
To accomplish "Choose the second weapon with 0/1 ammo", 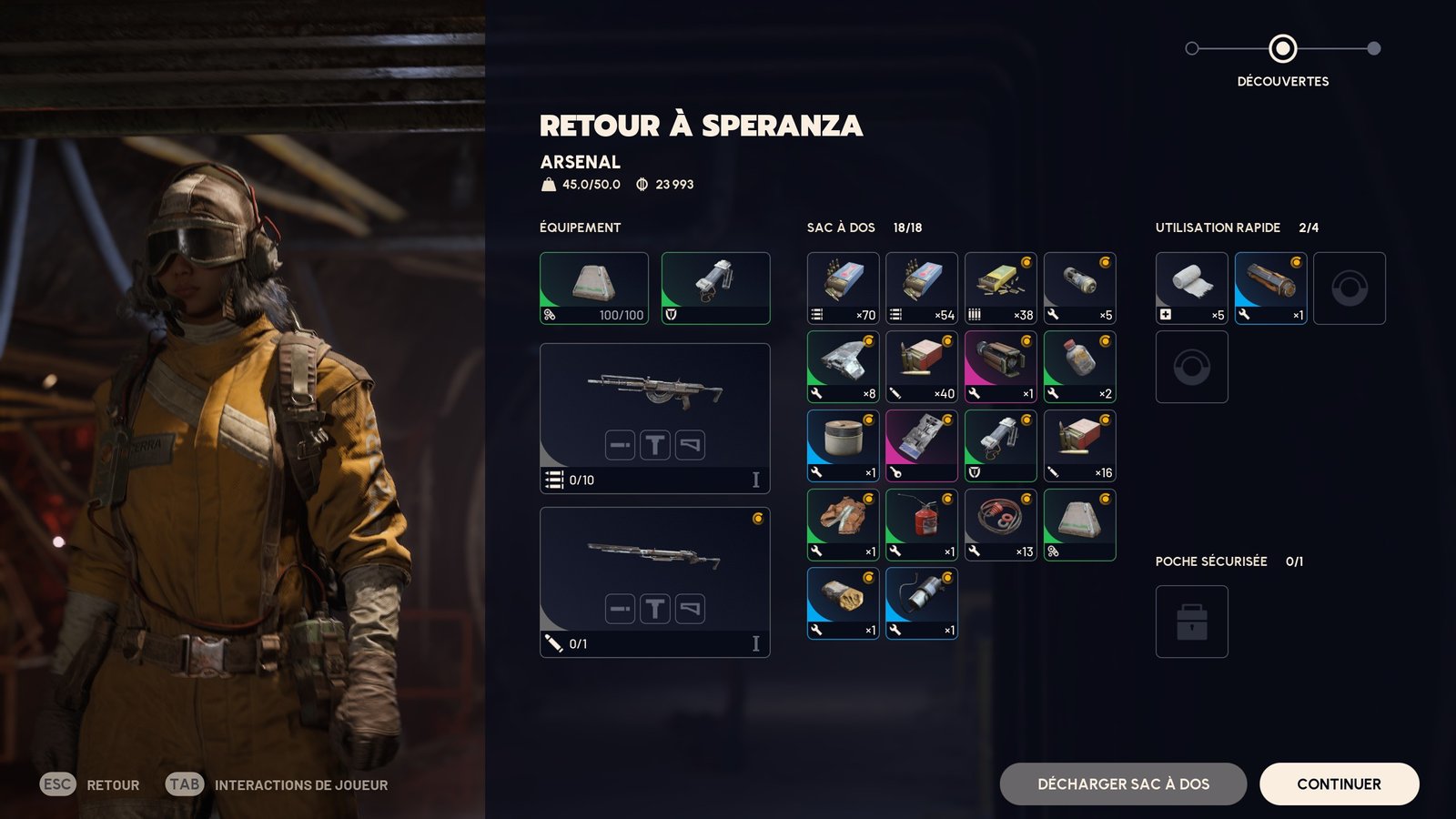I will click(654, 581).
